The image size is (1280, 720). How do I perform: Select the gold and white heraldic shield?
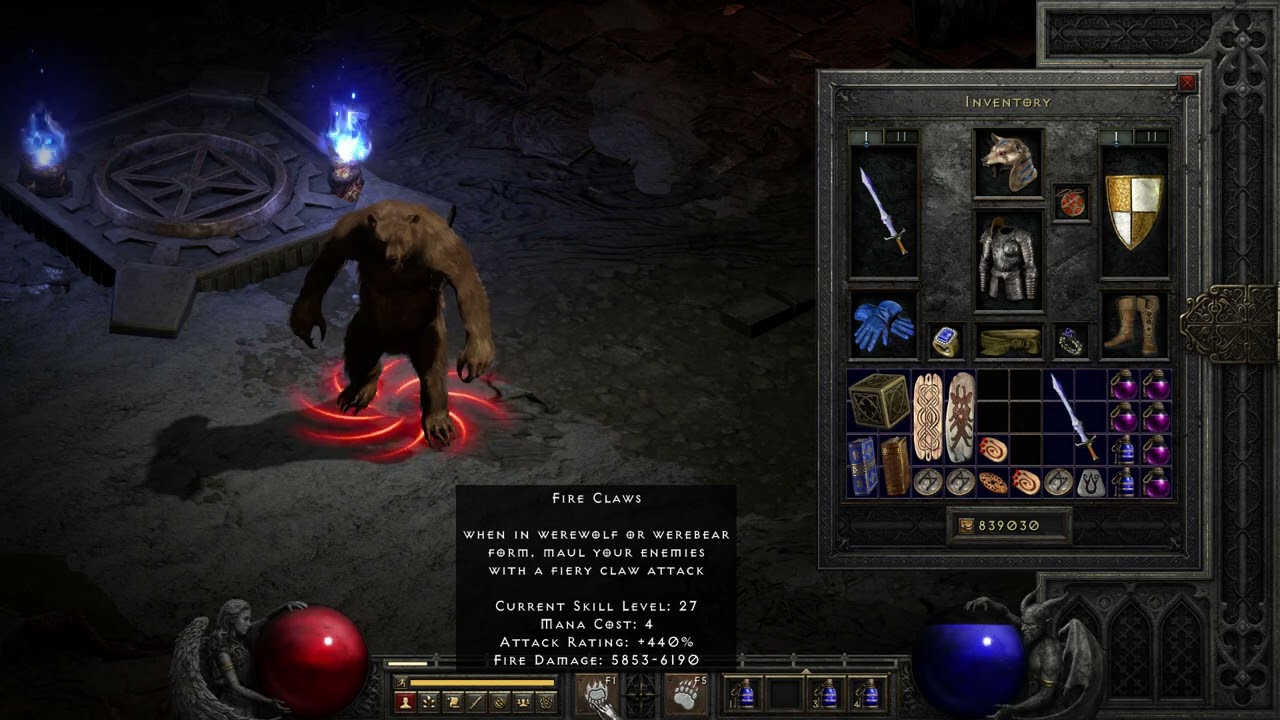(x=1135, y=212)
